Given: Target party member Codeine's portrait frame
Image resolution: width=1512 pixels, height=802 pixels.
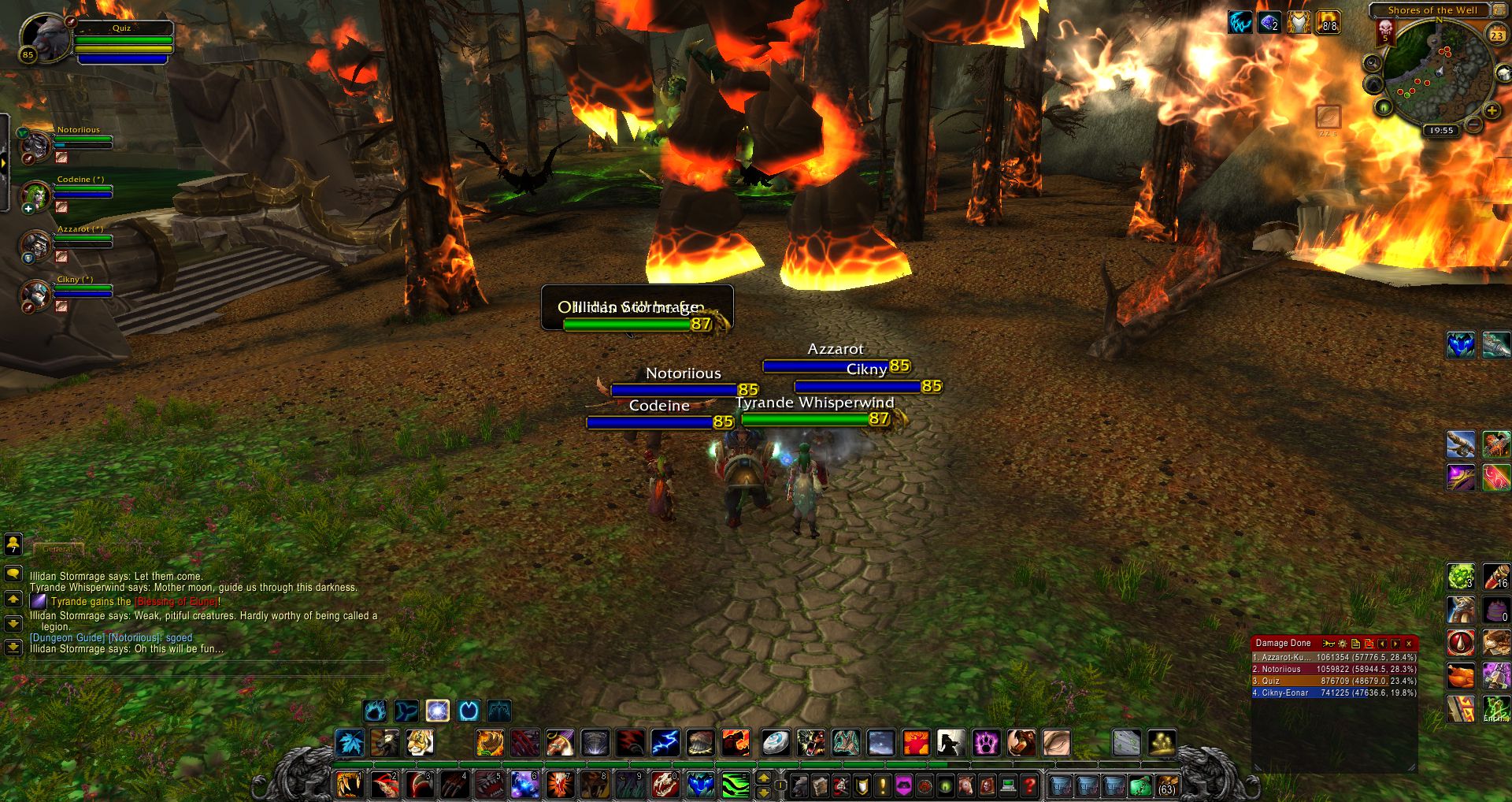Looking at the screenshot, I should (36, 196).
